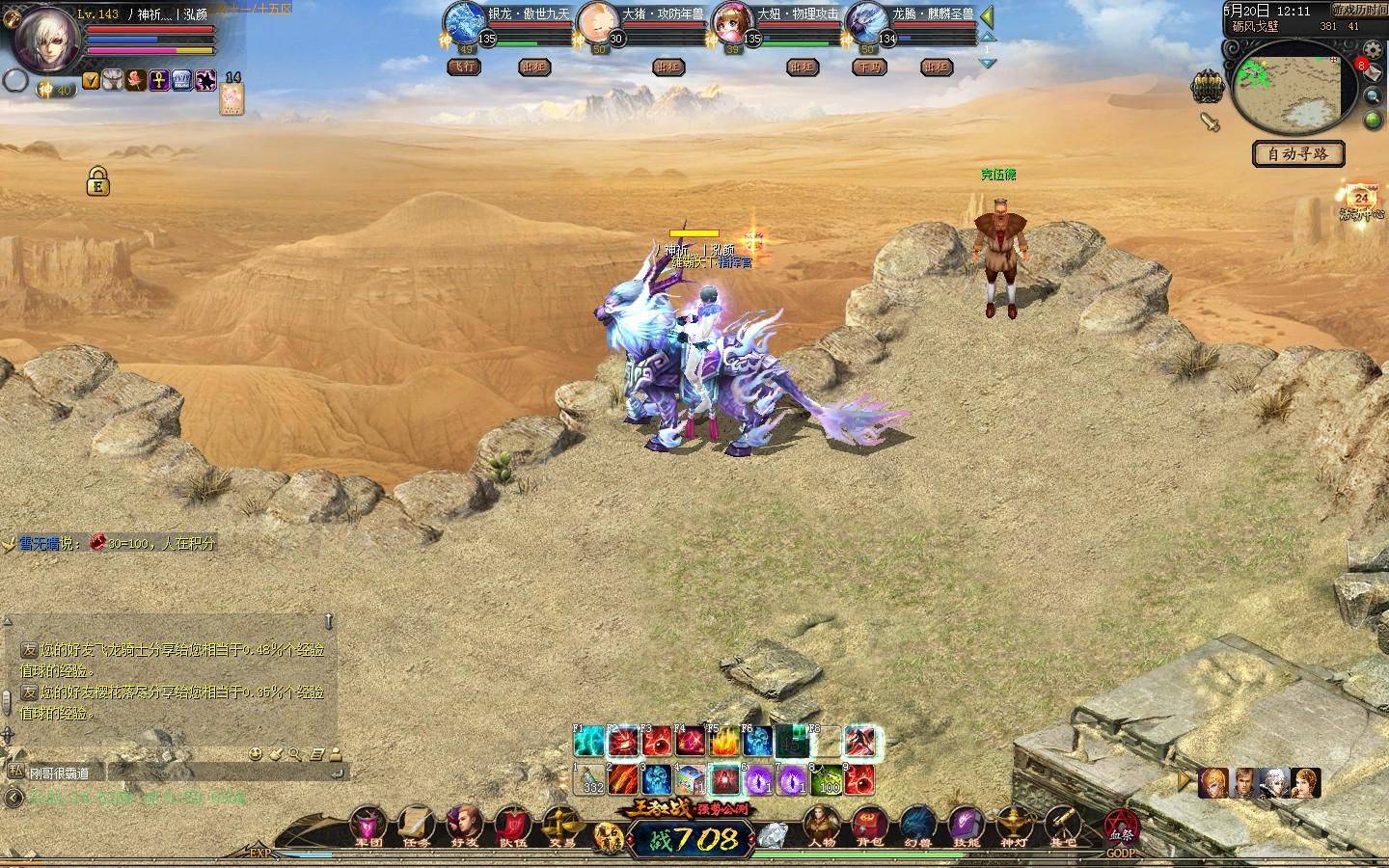
Task: Open settings with the gear icon
Action: click(1373, 52)
